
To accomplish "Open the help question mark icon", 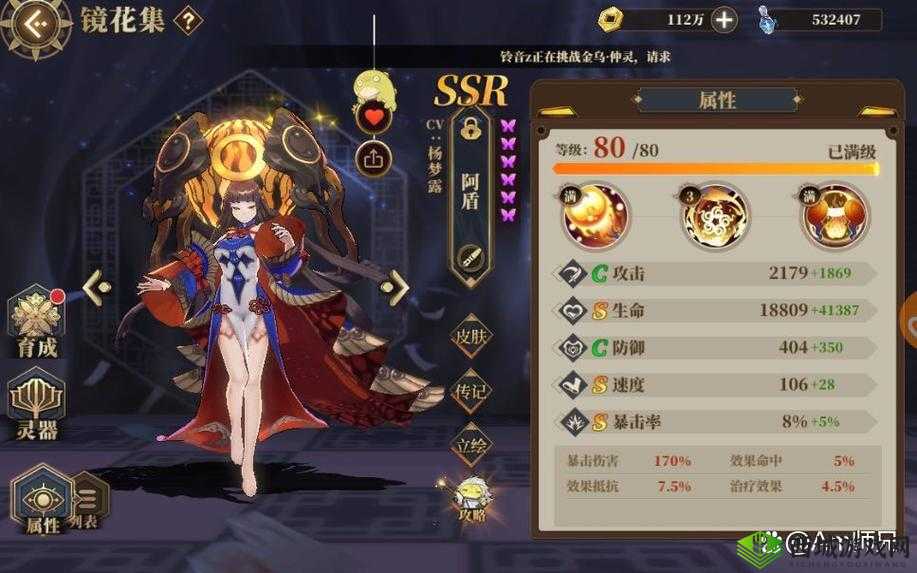I will pos(187,23).
